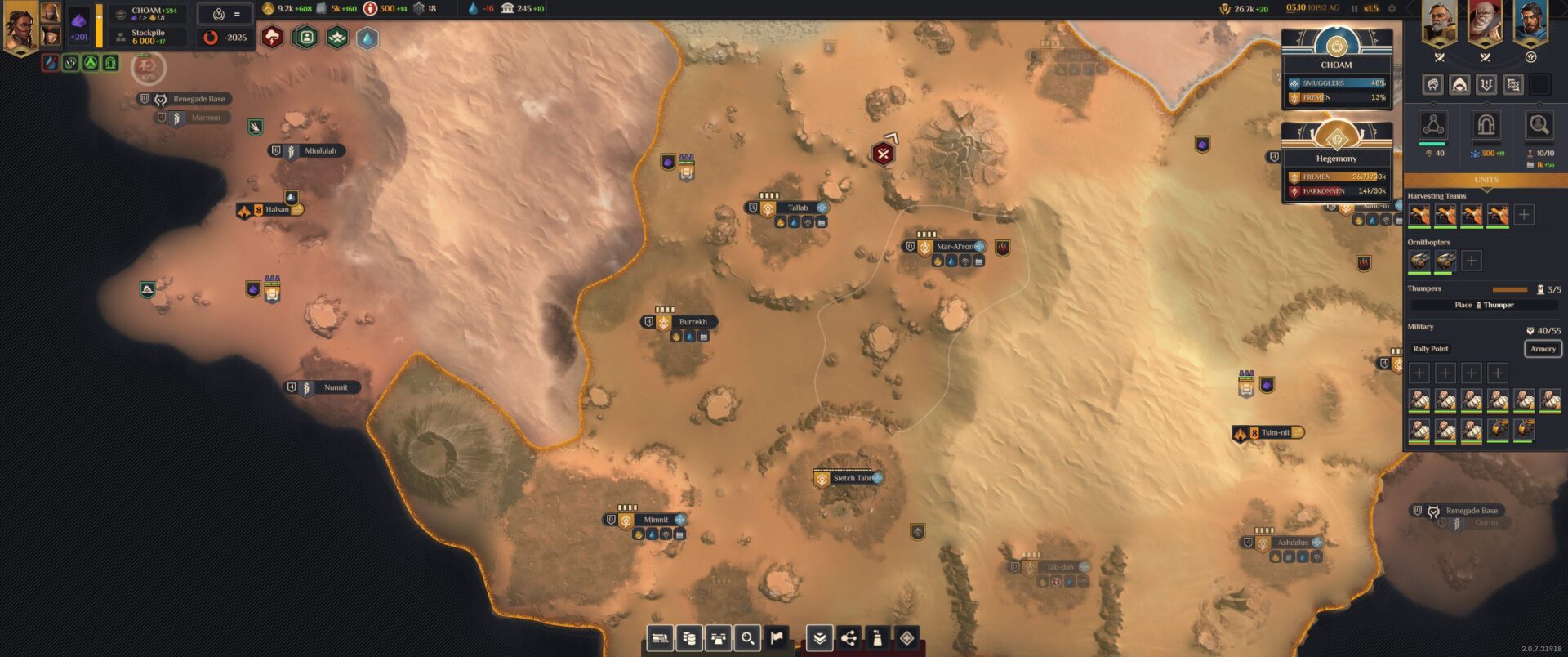Open the espionage magnifier panel

point(1539,125)
